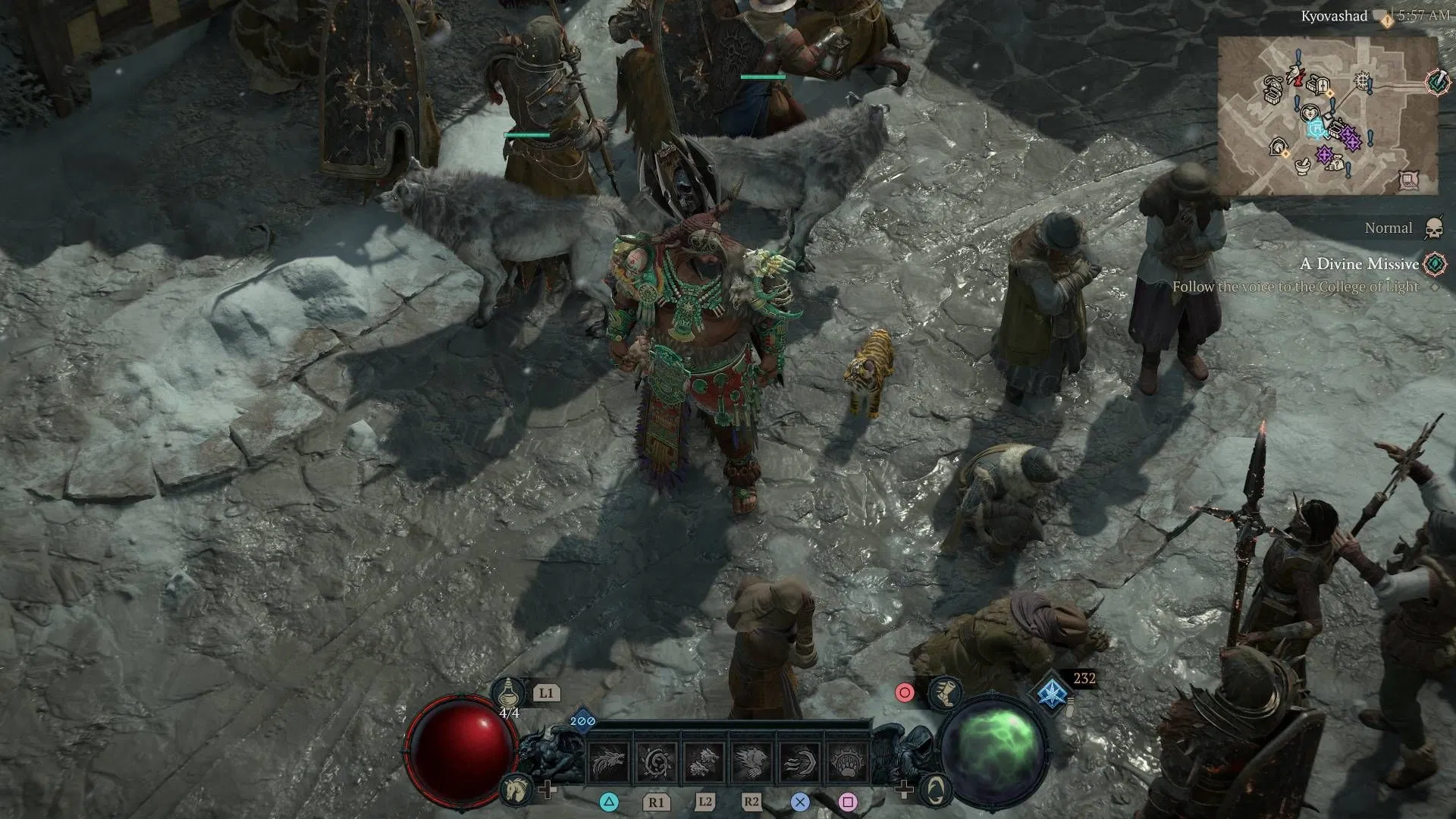Select the A Divine Missive quest tracker
Screen dimensions: 1456x819
[1359, 264]
